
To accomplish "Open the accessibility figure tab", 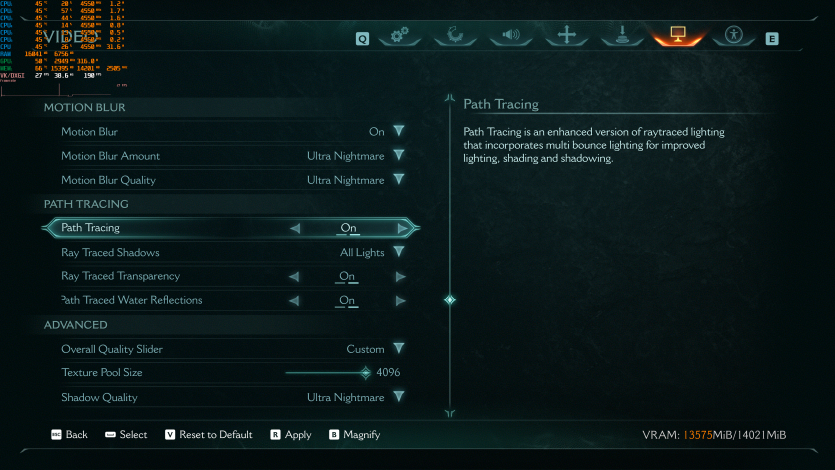I will (x=734, y=36).
